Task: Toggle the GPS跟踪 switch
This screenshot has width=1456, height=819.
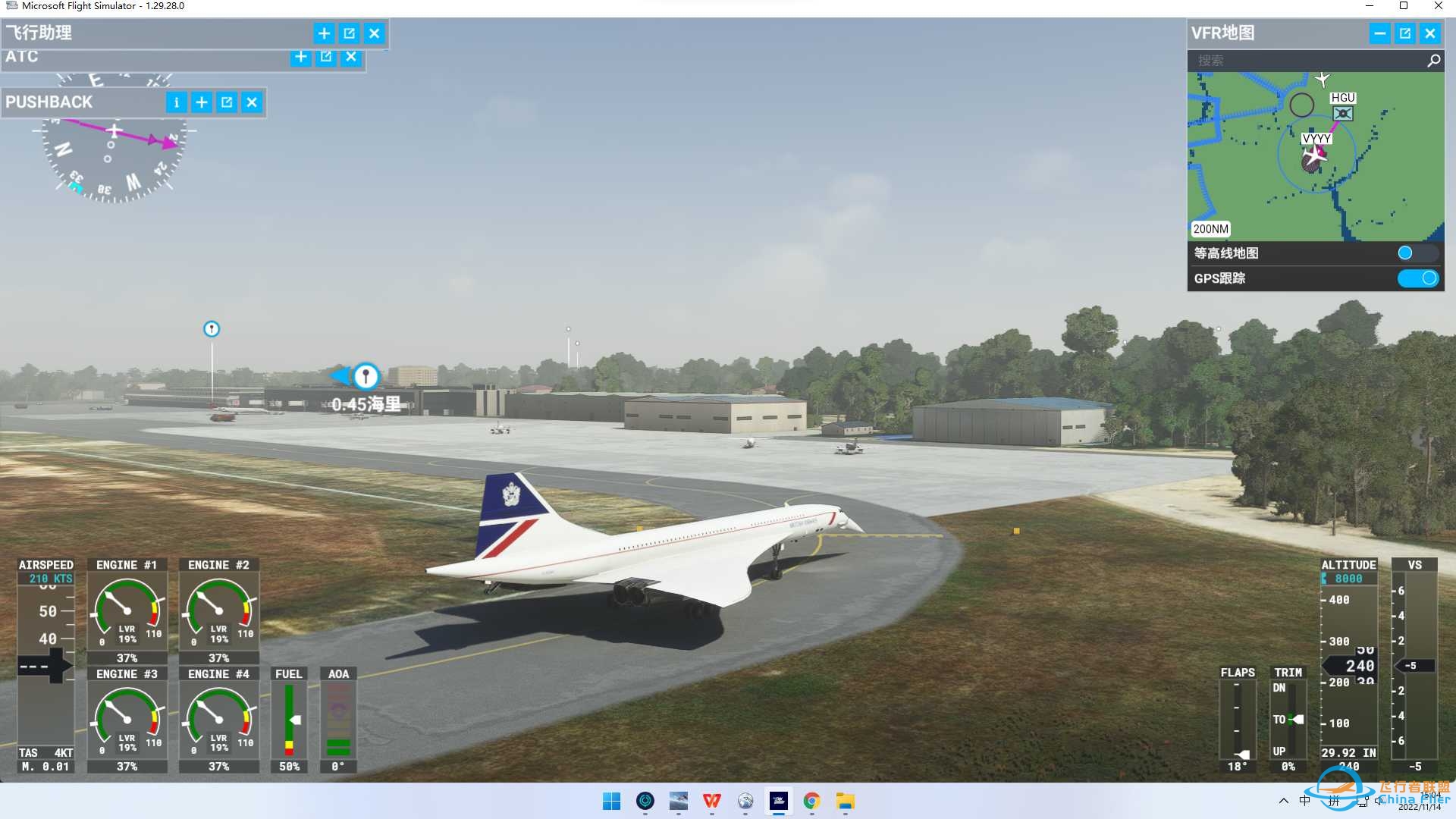Action: [1418, 278]
